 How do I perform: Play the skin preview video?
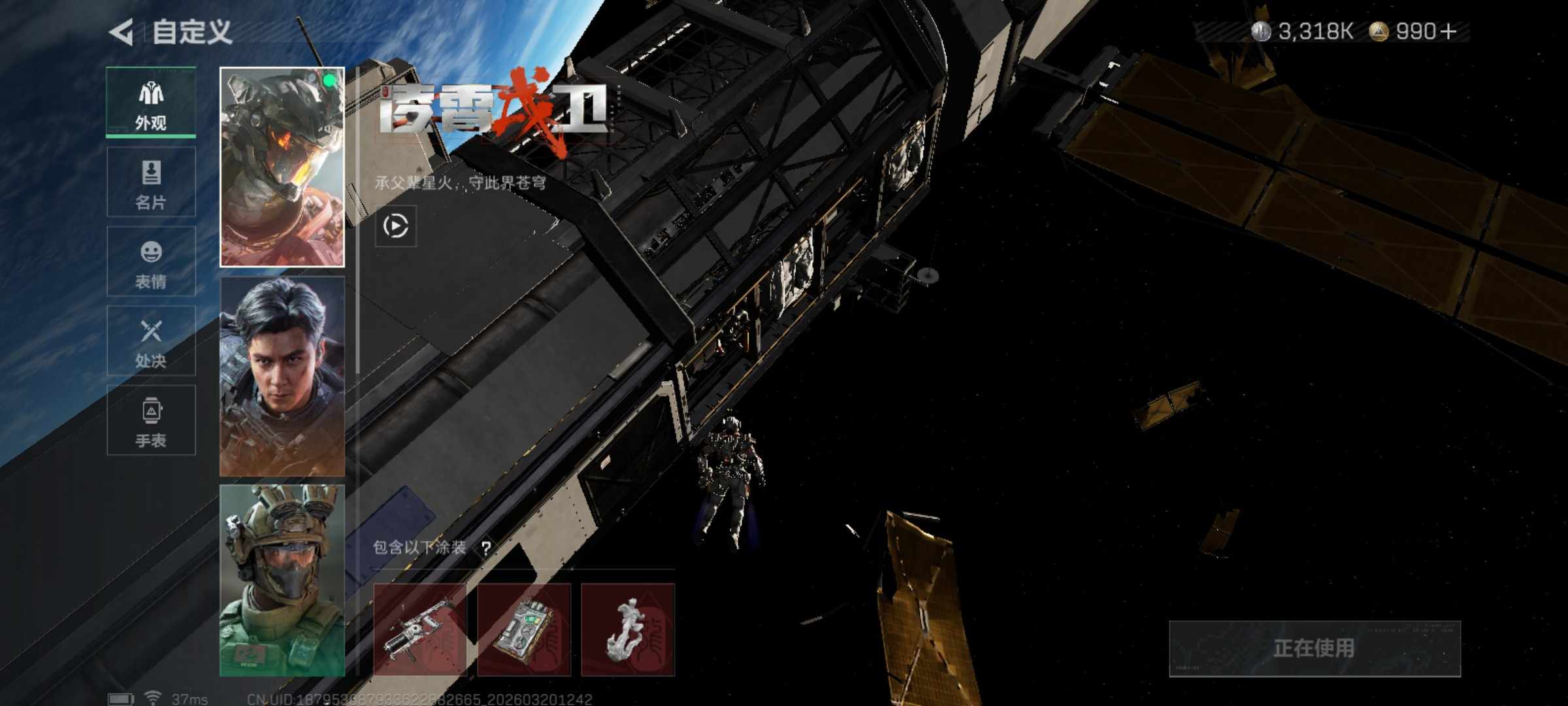(x=395, y=226)
